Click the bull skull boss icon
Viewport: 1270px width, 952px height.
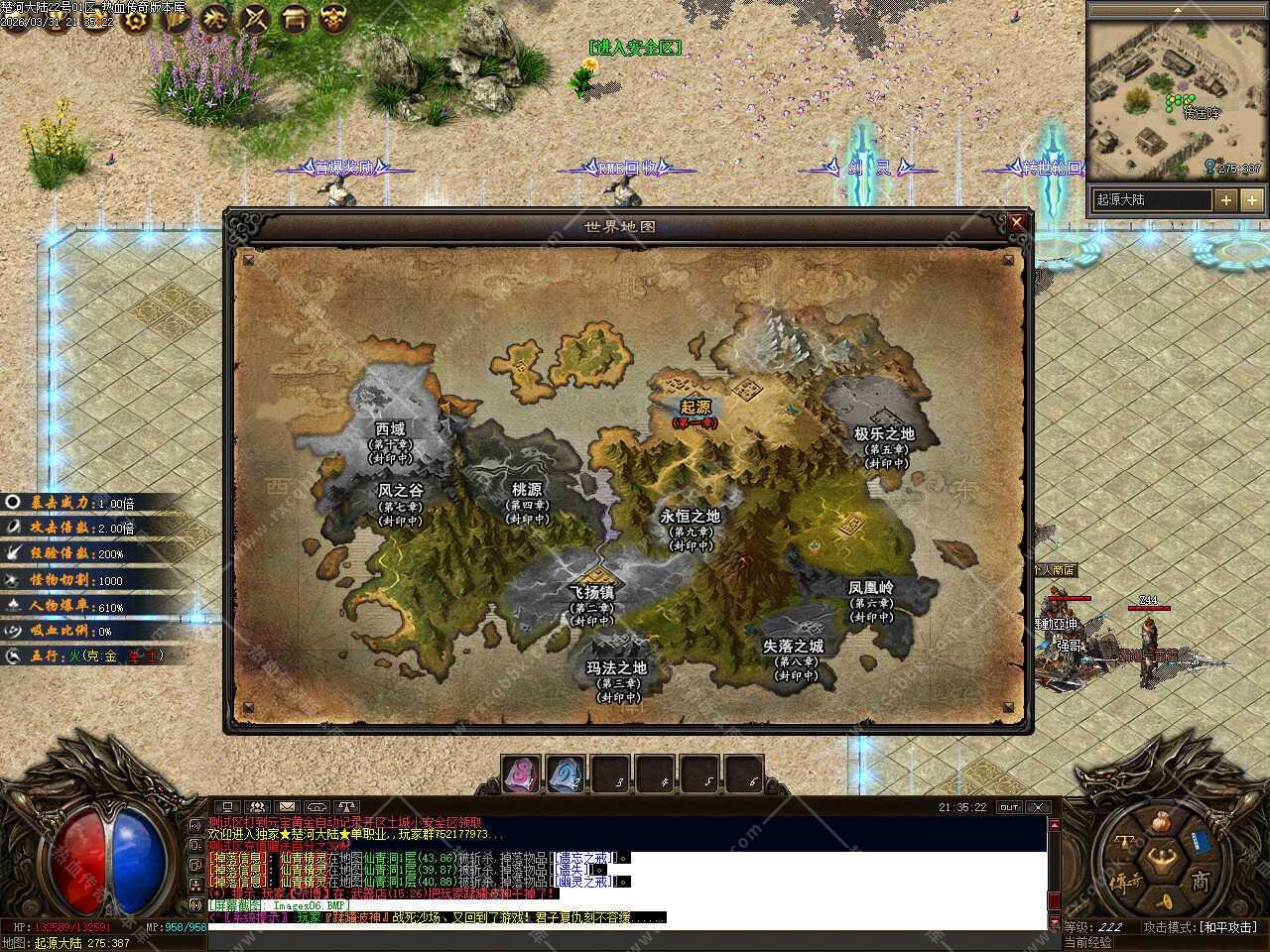pyautogui.click(x=334, y=18)
